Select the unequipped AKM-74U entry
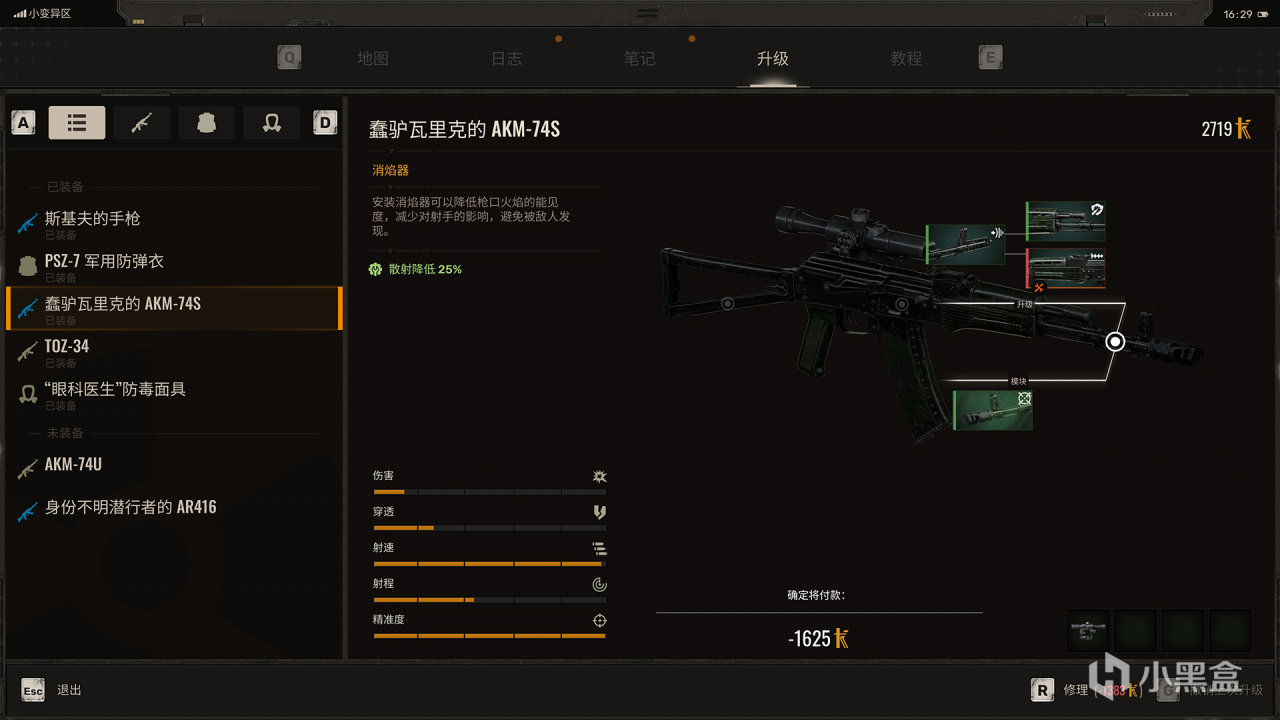 [x=75, y=465]
